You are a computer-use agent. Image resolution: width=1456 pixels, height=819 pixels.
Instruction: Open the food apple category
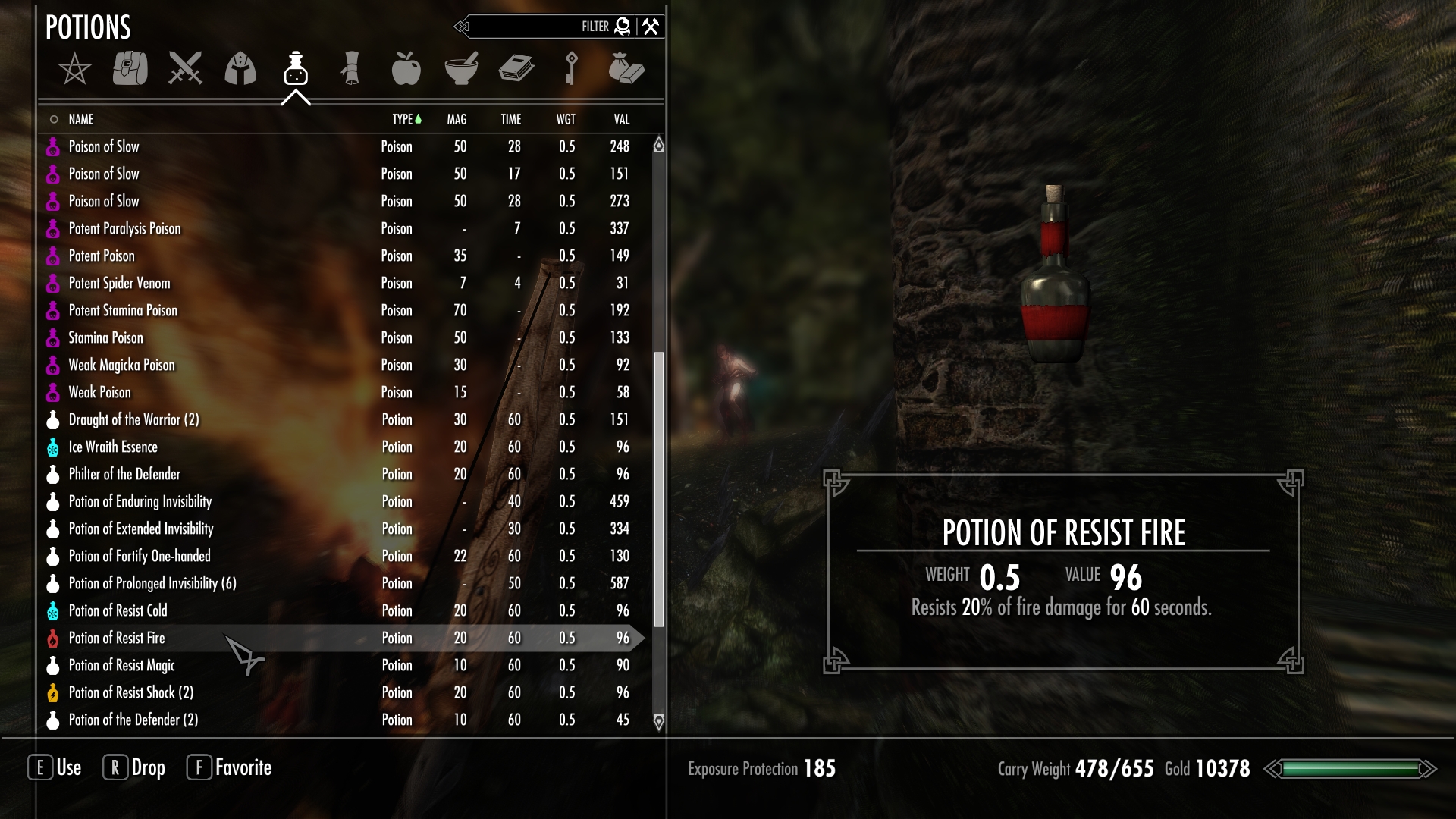click(406, 68)
